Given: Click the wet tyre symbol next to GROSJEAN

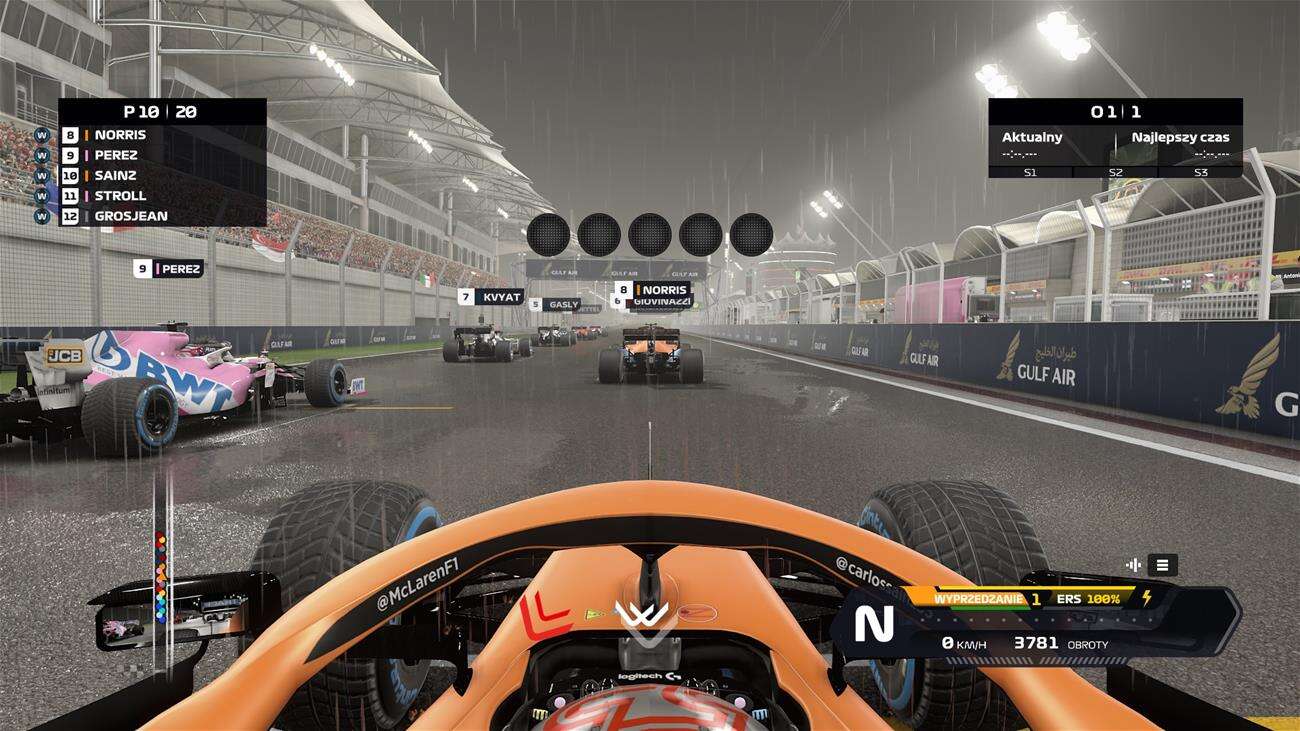Looking at the screenshot, I should coord(42,216).
